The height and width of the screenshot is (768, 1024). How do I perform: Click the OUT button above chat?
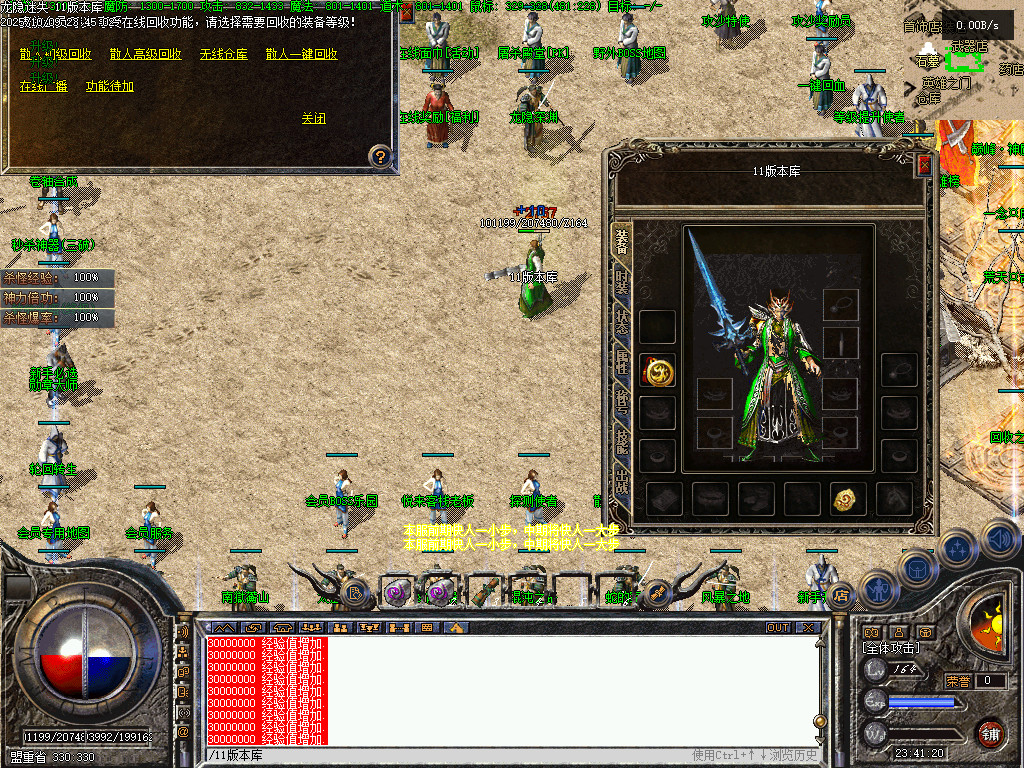(x=777, y=628)
